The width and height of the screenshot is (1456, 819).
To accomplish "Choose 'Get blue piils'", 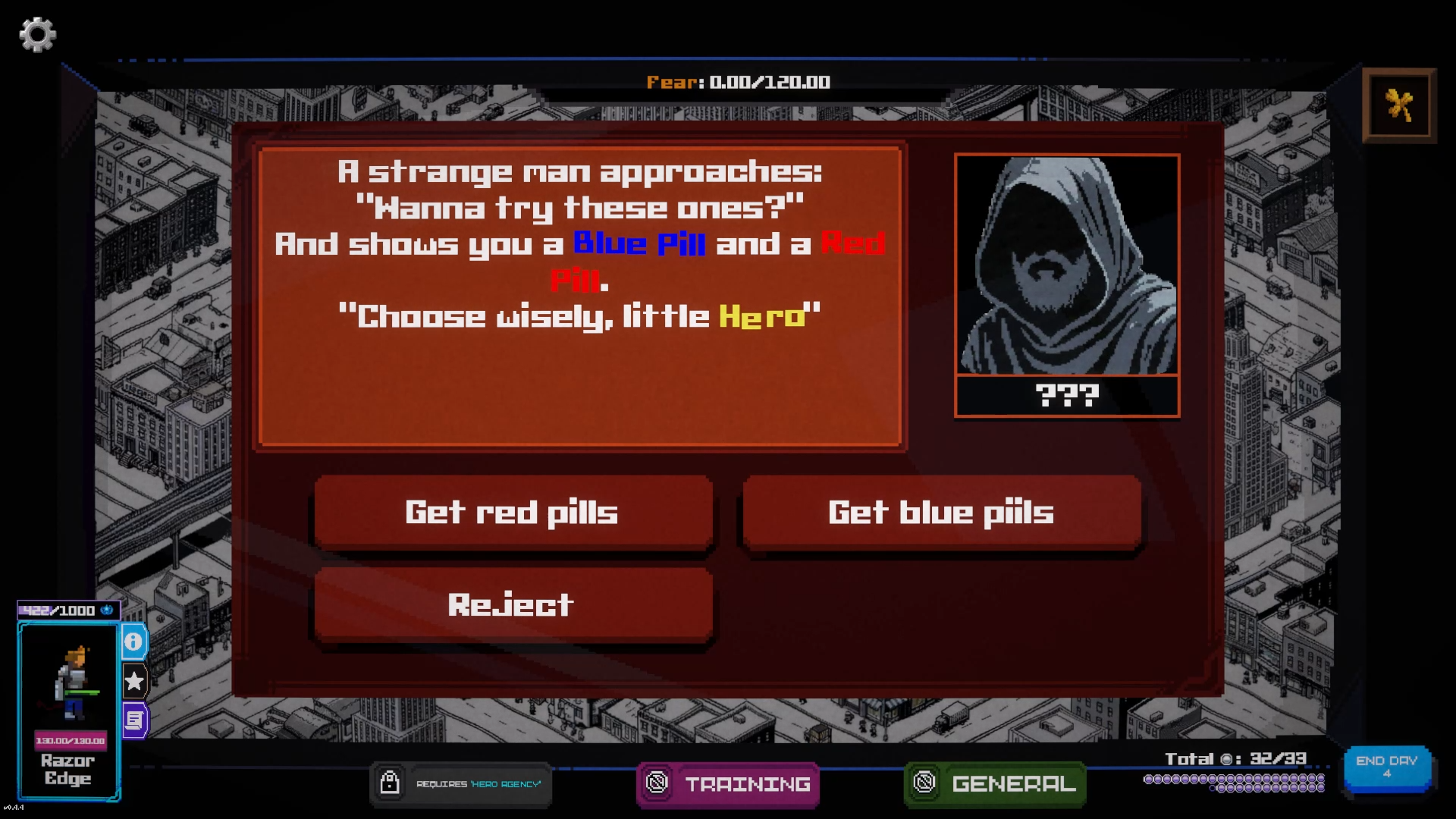I will pos(942,513).
